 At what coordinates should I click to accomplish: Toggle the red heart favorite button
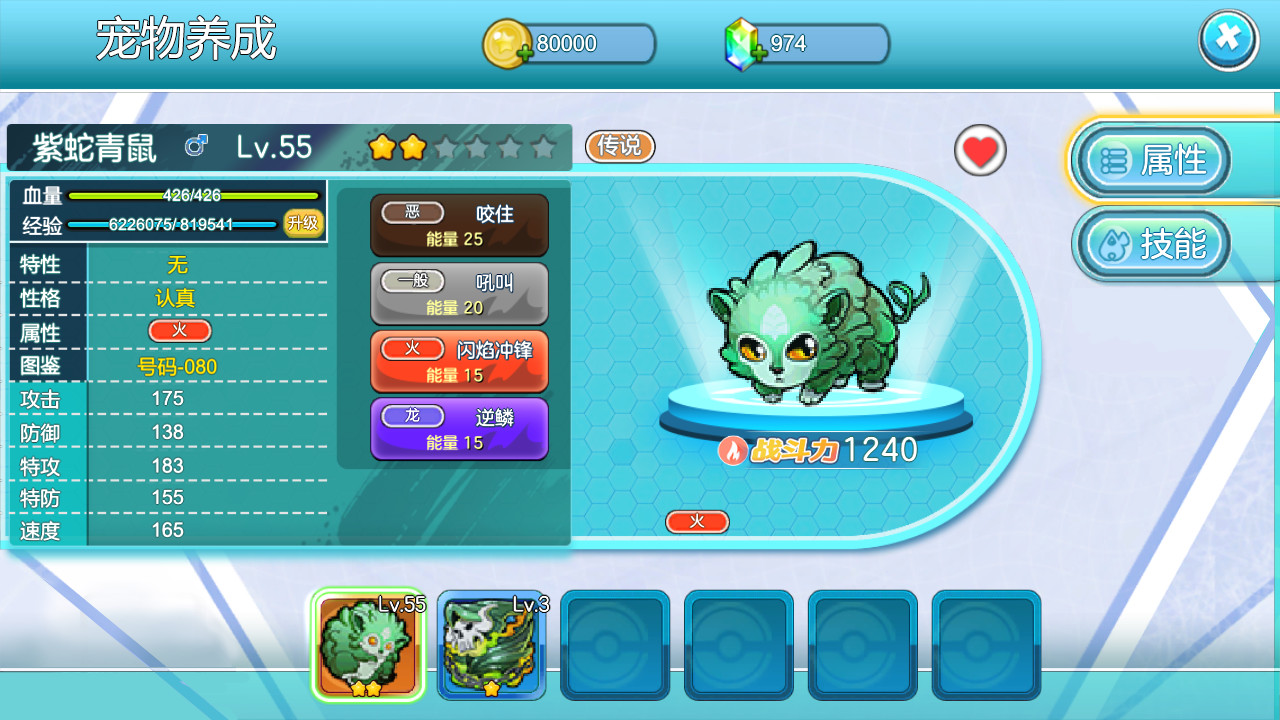point(980,151)
